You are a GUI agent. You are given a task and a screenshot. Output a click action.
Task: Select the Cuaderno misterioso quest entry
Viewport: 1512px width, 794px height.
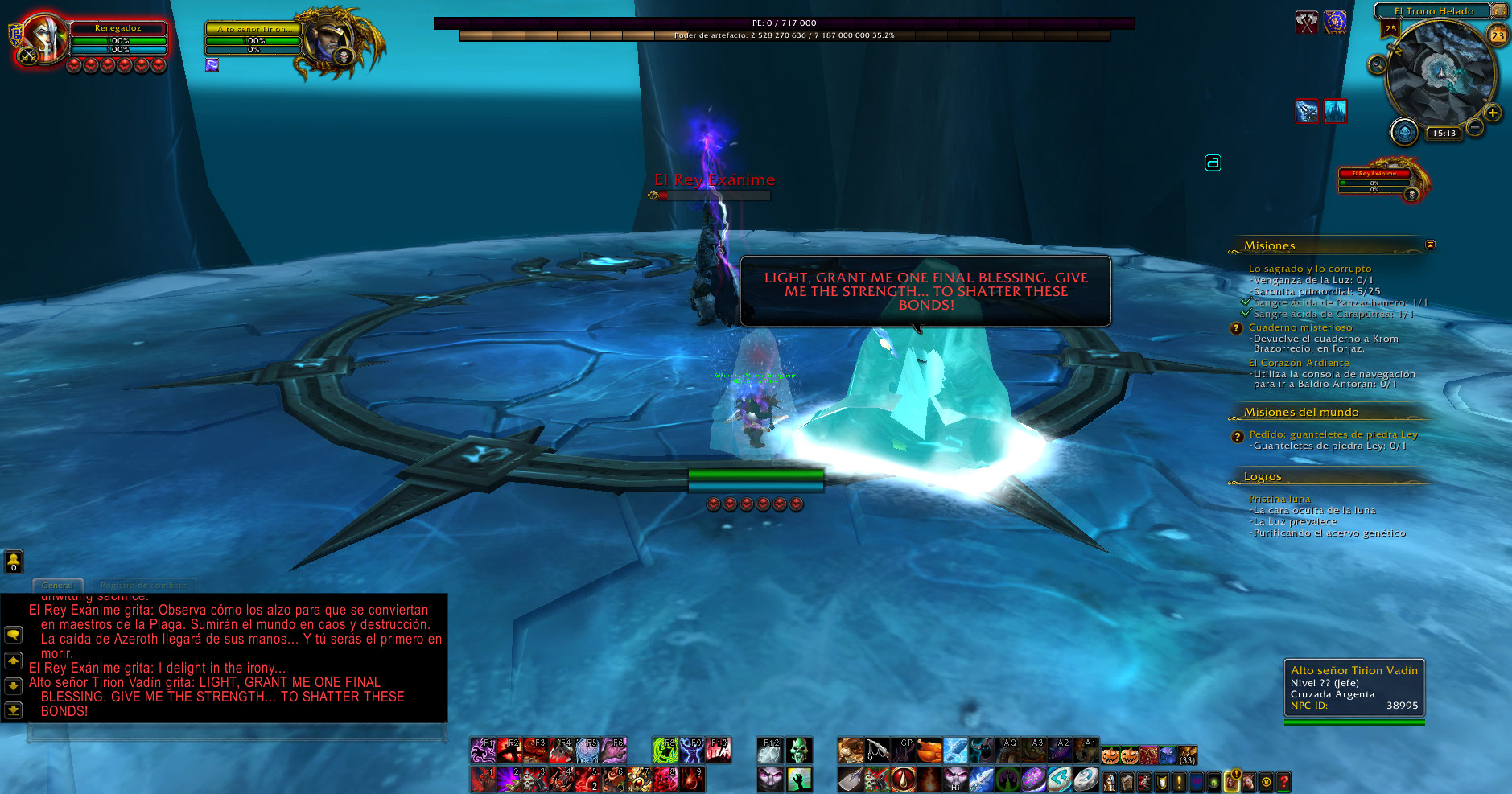(1300, 327)
